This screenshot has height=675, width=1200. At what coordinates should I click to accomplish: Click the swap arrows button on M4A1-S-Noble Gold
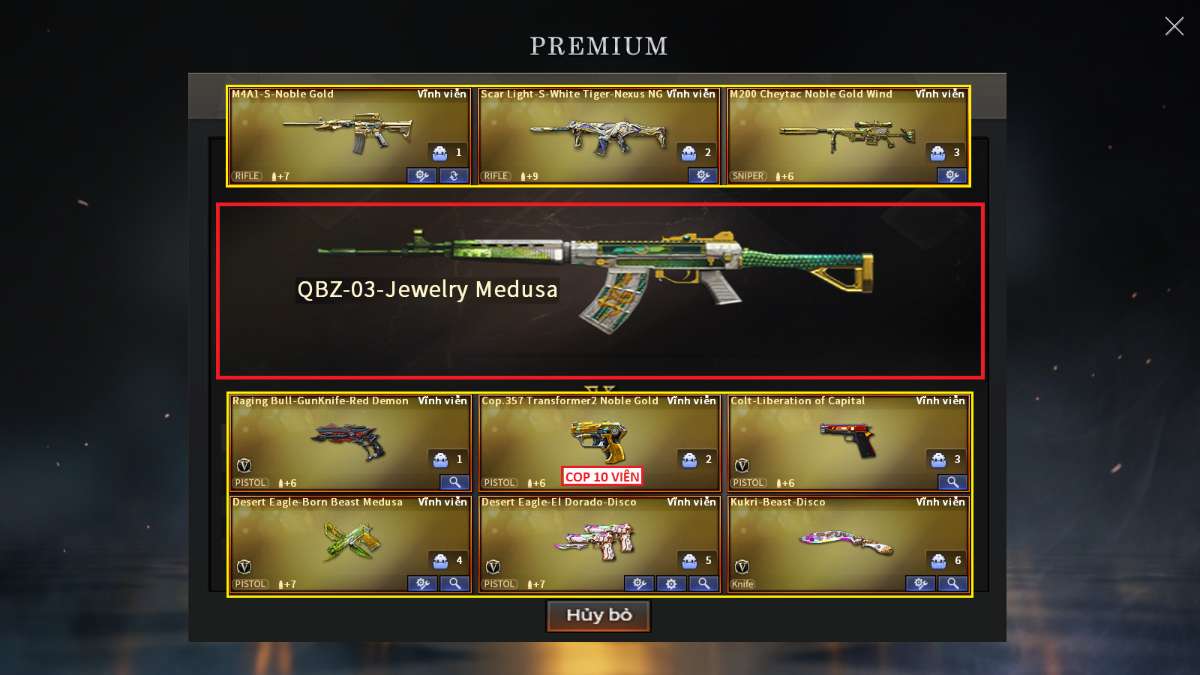(x=453, y=176)
